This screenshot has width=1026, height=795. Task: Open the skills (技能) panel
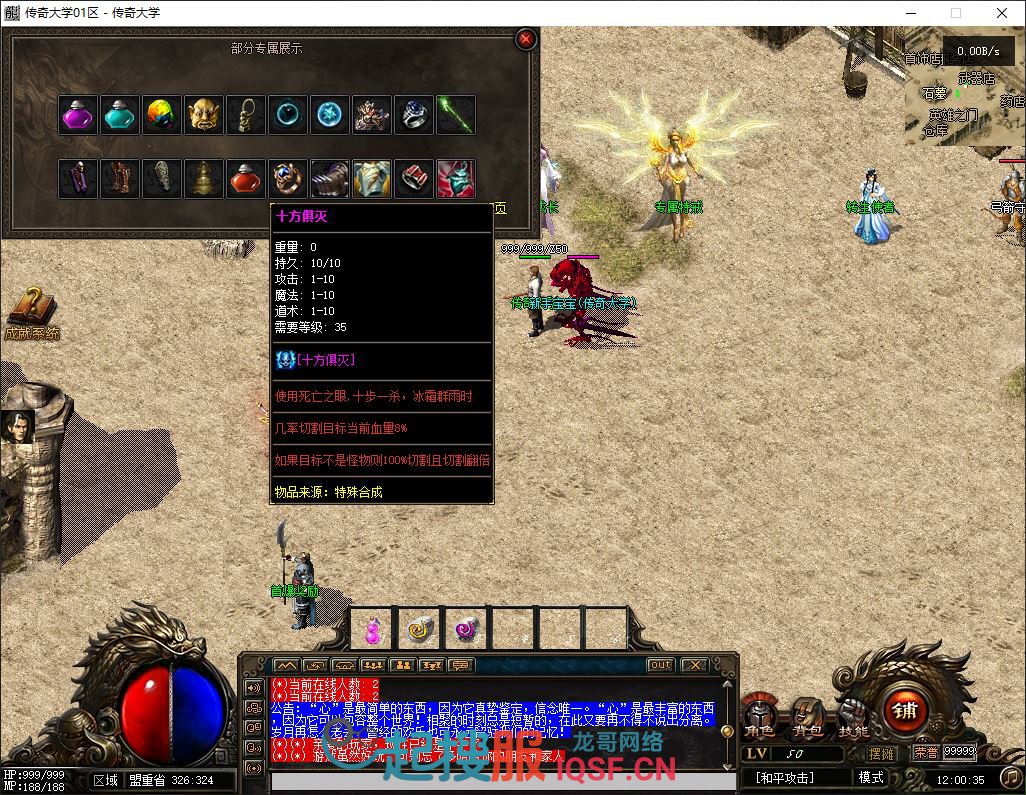(x=853, y=718)
